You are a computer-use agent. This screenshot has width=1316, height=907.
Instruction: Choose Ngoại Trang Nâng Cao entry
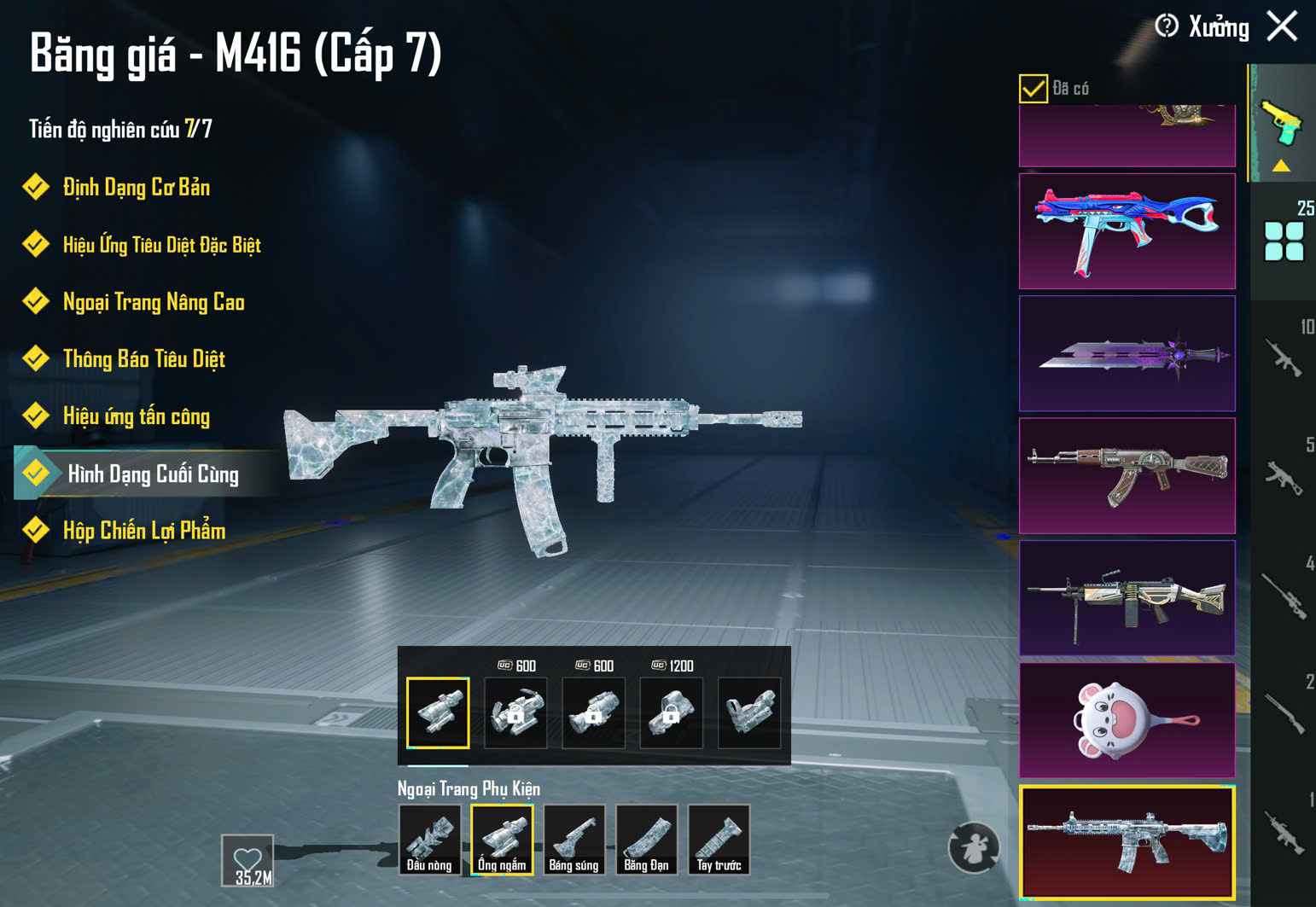click(x=154, y=302)
